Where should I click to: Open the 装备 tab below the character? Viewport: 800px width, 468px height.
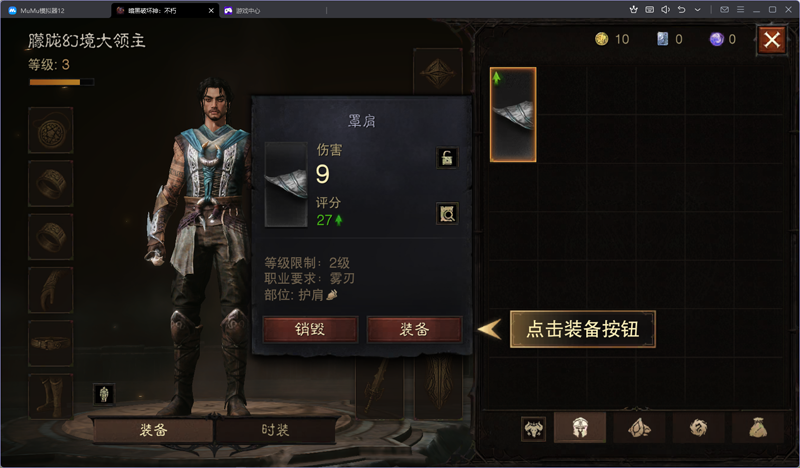[153, 430]
